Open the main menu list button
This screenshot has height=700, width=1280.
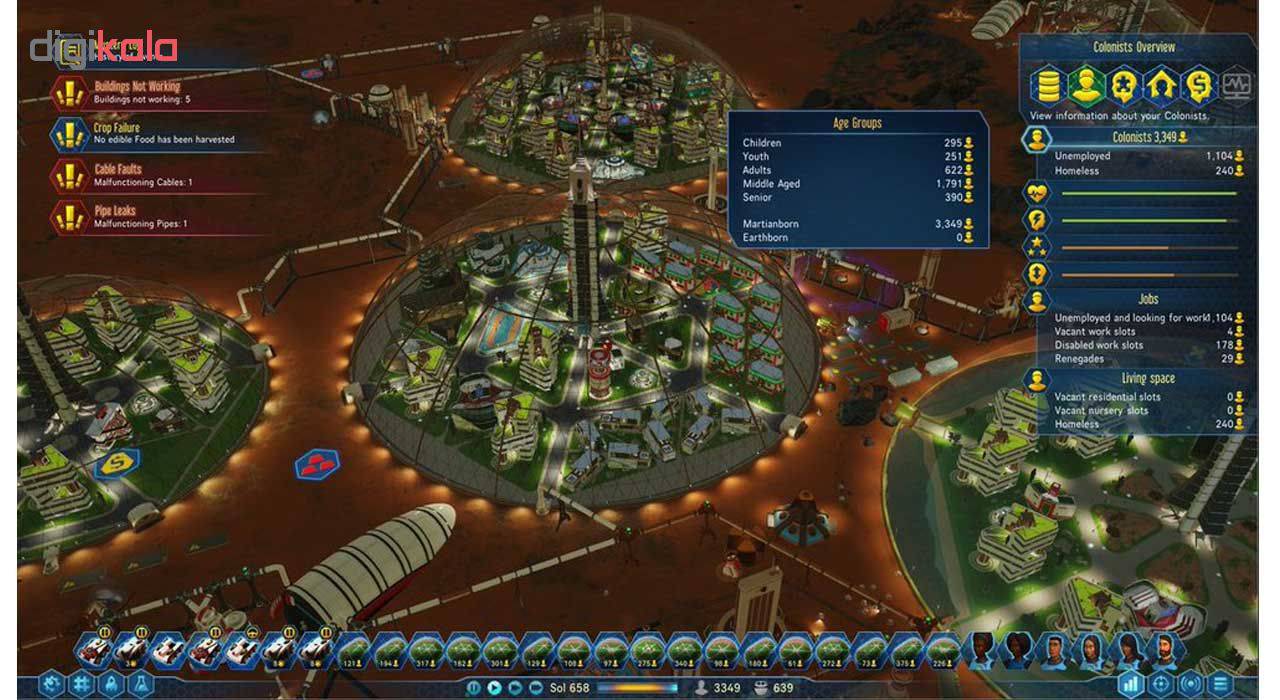pyautogui.click(x=1221, y=686)
